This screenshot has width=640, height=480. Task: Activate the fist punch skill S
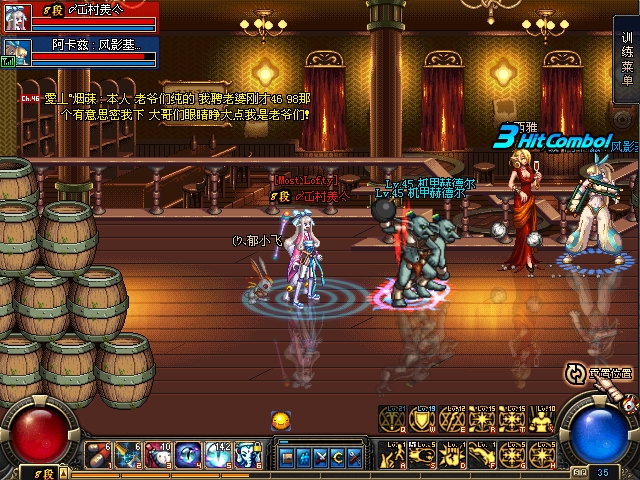pyautogui.click(x=423, y=453)
